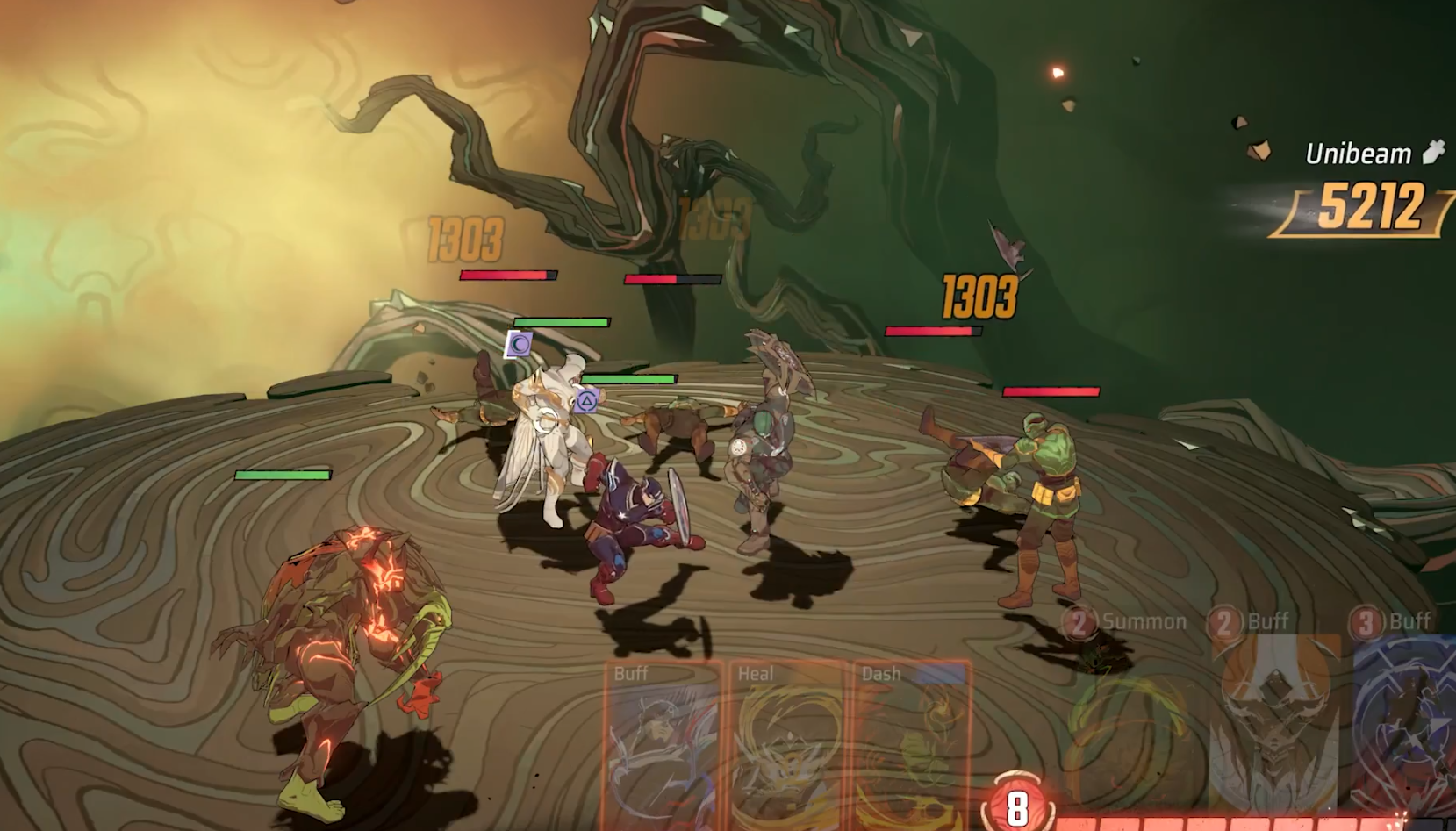Play the Dash card
The image size is (1456, 831).
click(x=911, y=746)
